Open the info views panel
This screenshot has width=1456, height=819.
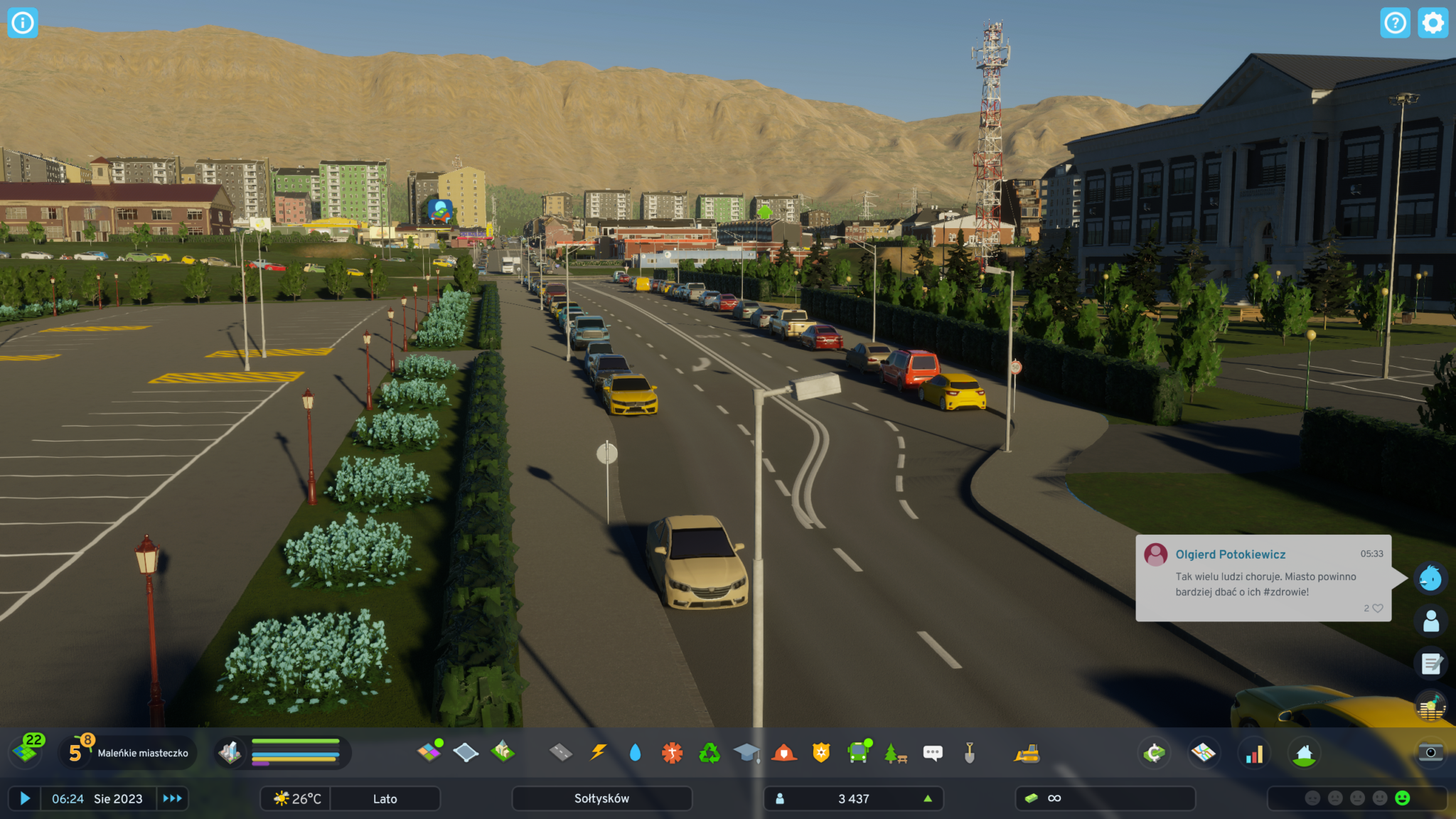[22, 23]
